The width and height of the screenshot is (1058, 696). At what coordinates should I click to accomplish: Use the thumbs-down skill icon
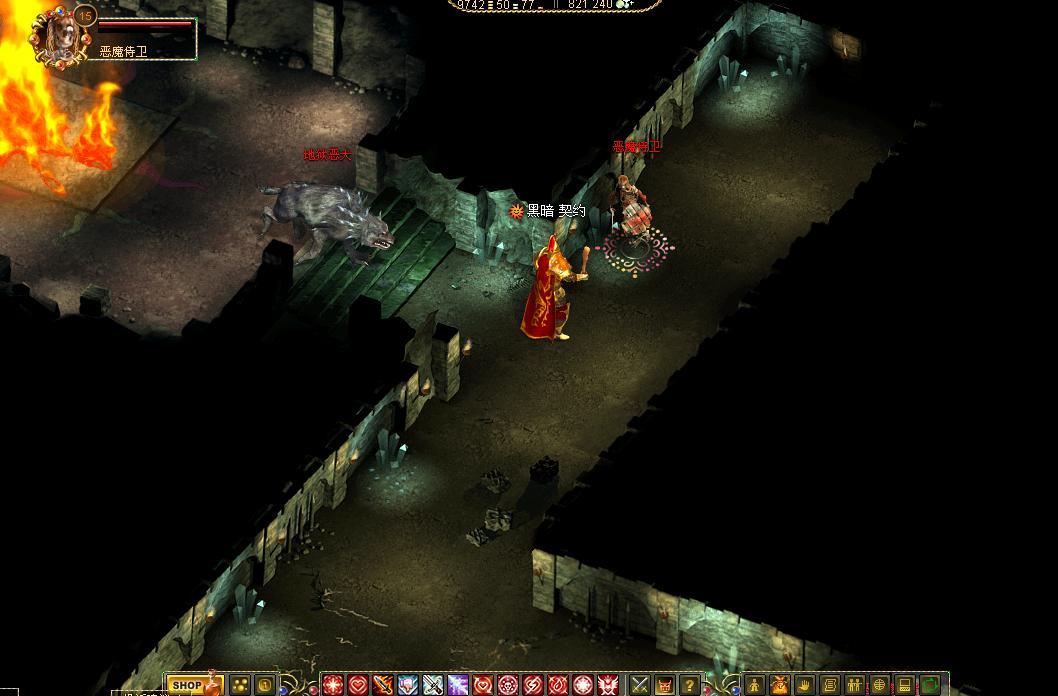point(408,685)
